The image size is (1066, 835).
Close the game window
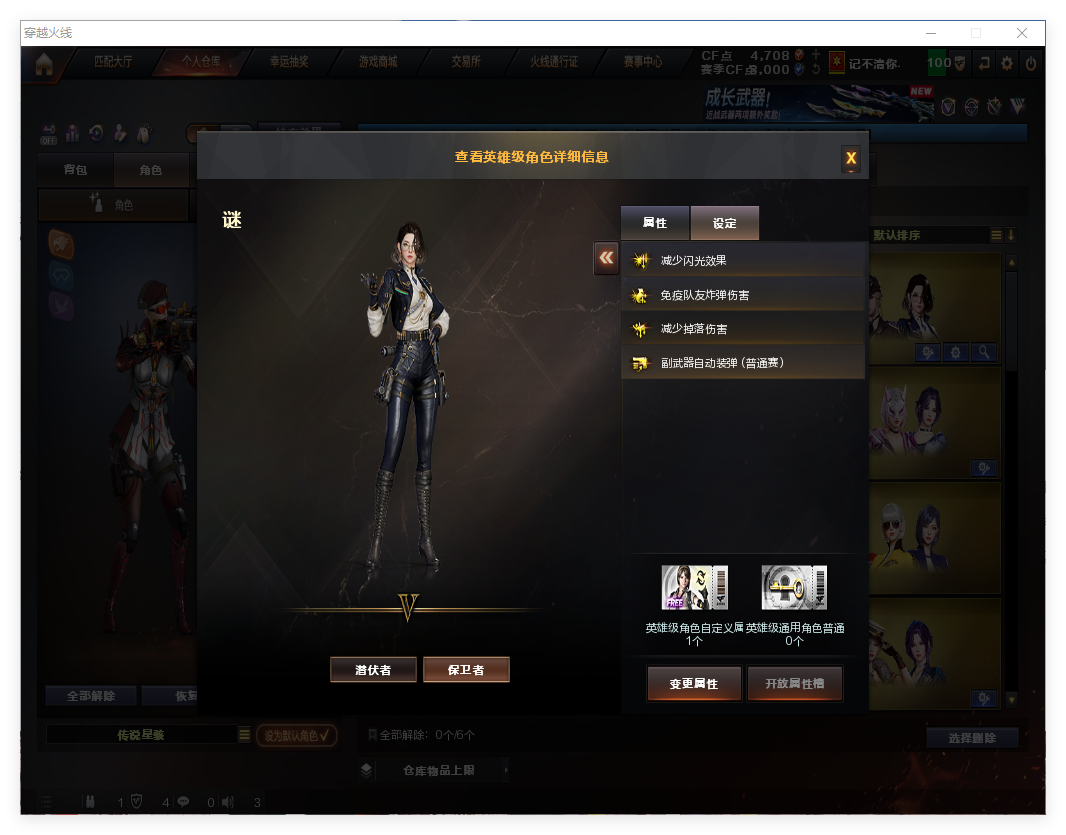click(1022, 33)
